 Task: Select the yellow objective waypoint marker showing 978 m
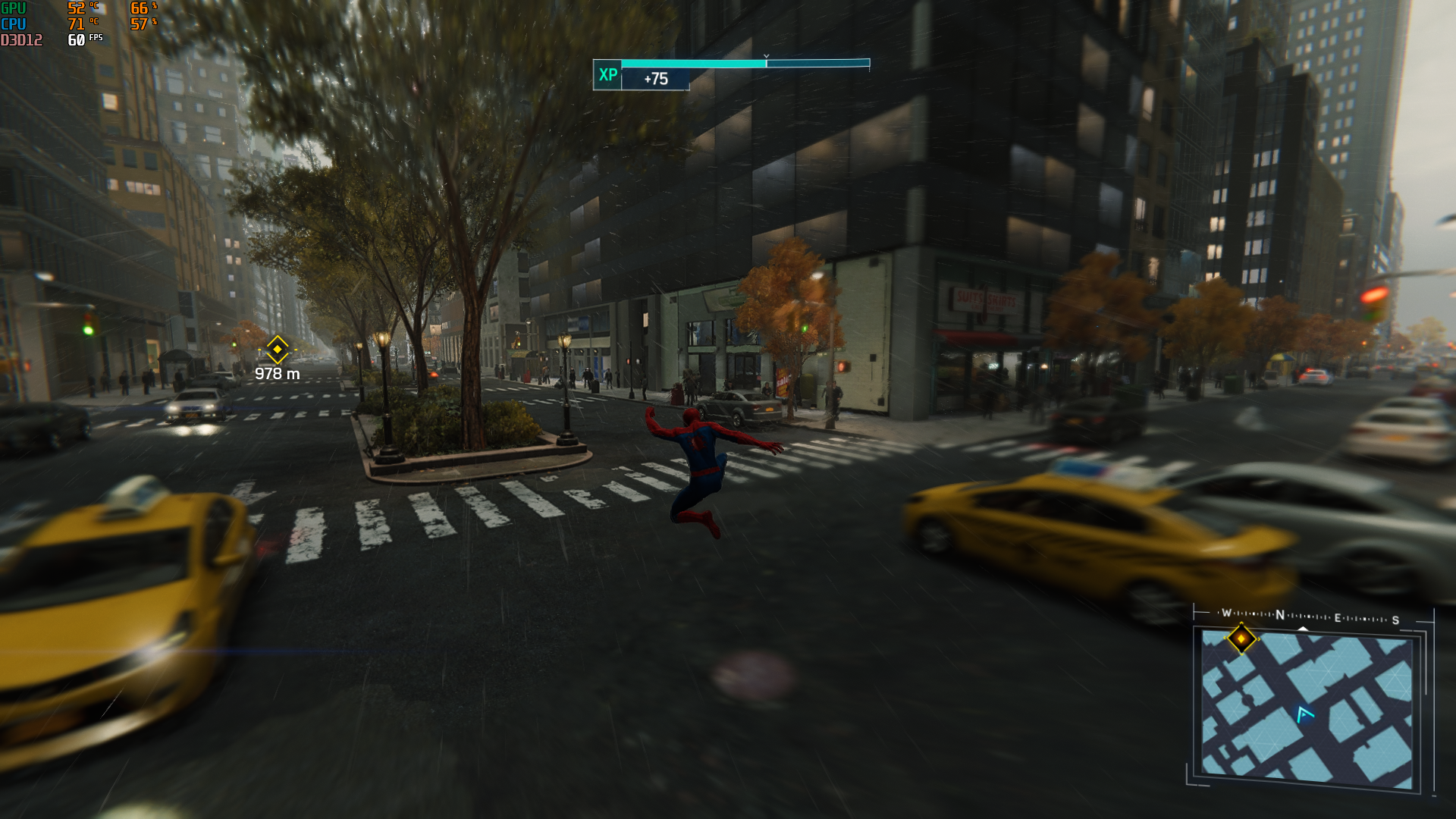[x=278, y=350]
